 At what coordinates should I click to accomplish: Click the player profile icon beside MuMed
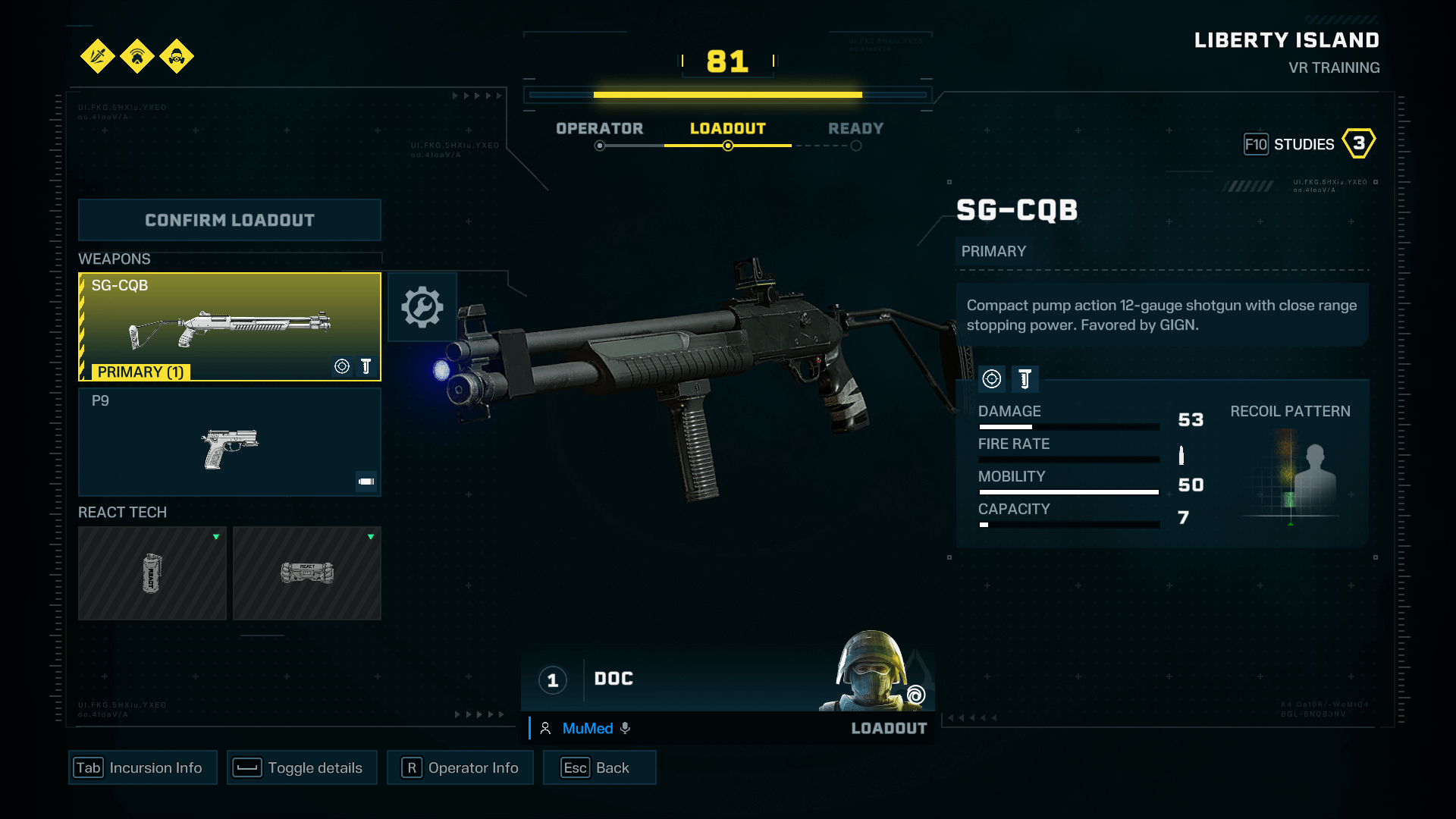(x=545, y=728)
